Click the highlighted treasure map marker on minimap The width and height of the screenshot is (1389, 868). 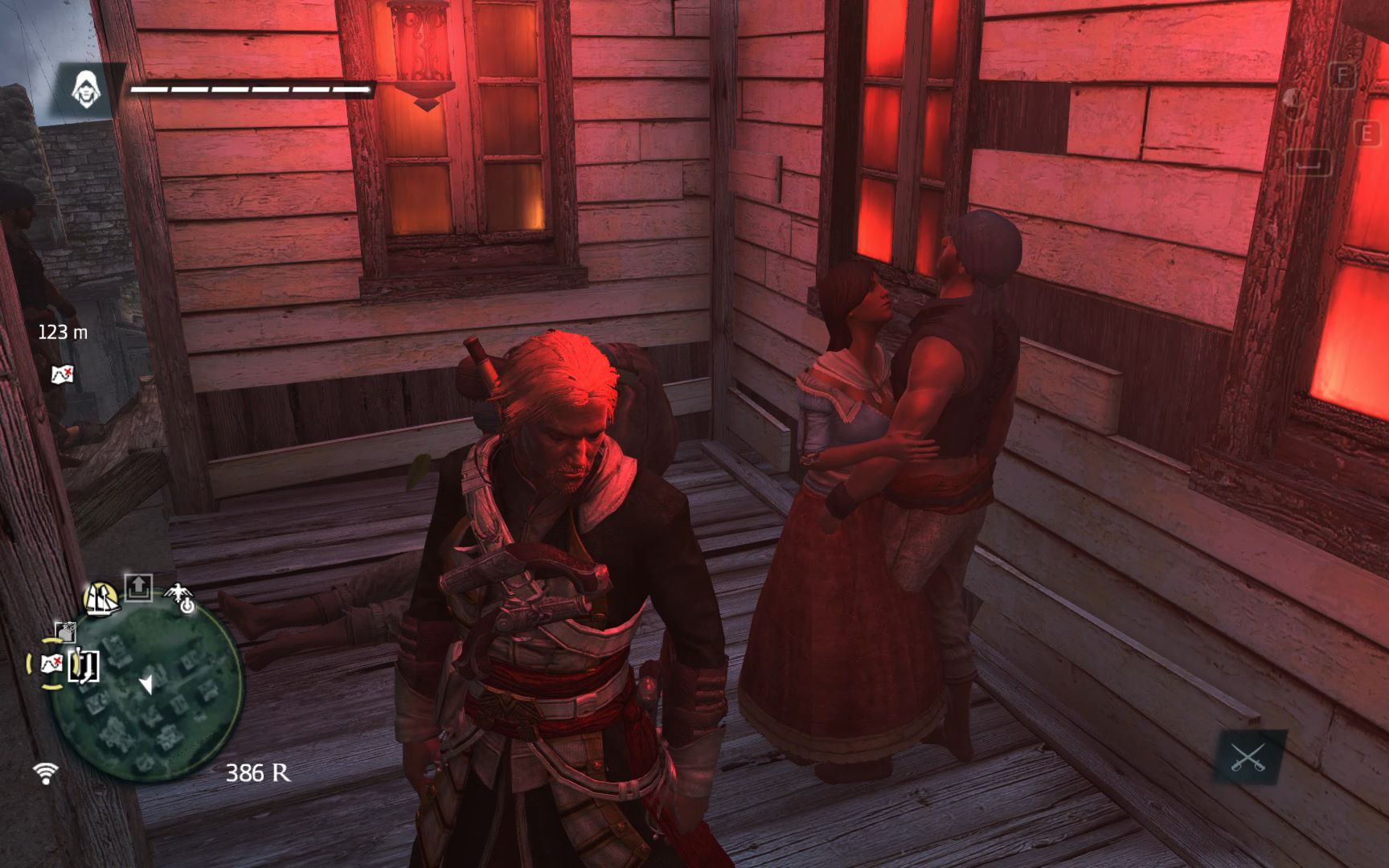(x=51, y=664)
